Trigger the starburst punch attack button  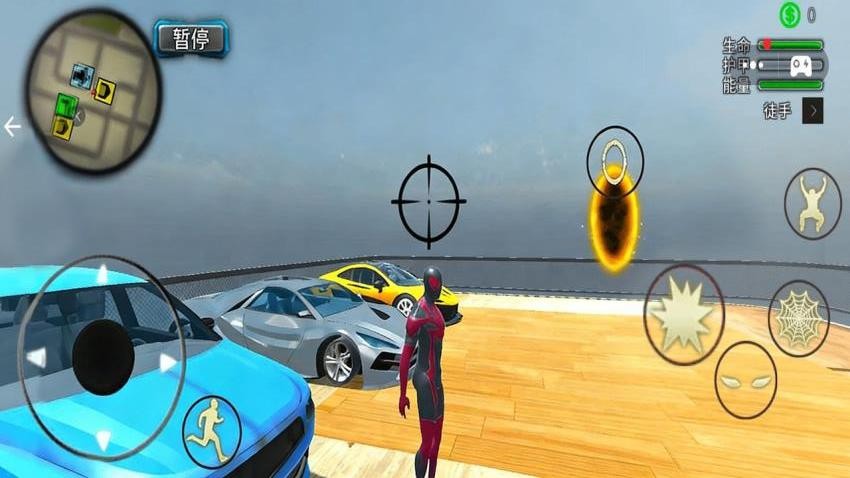(684, 315)
